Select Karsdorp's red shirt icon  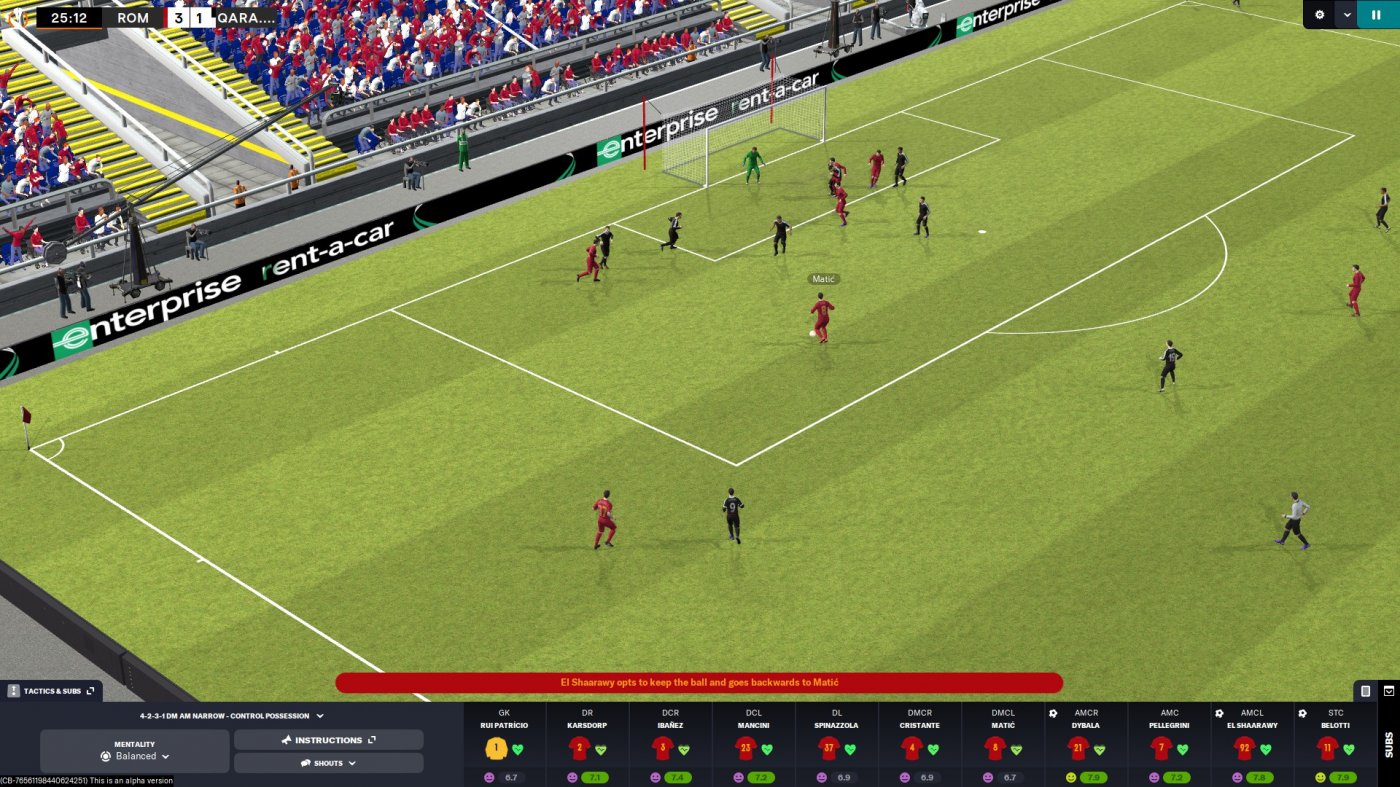pyautogui.click(x=578, y=748)
